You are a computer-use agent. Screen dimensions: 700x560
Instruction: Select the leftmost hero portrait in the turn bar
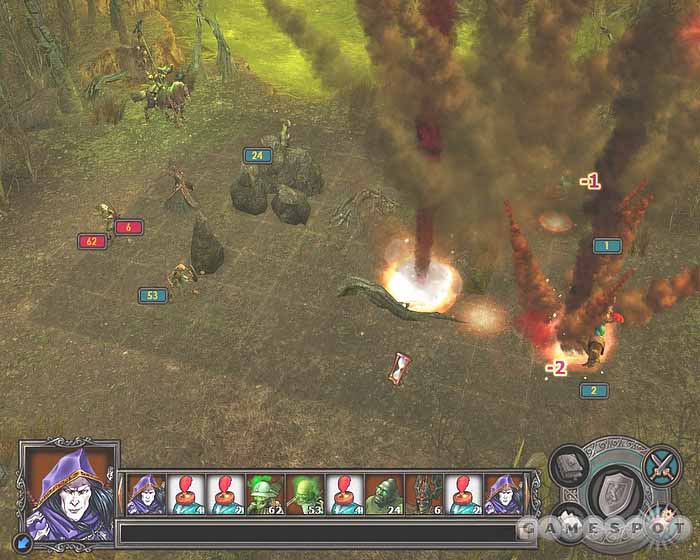(x=144, y=494)
